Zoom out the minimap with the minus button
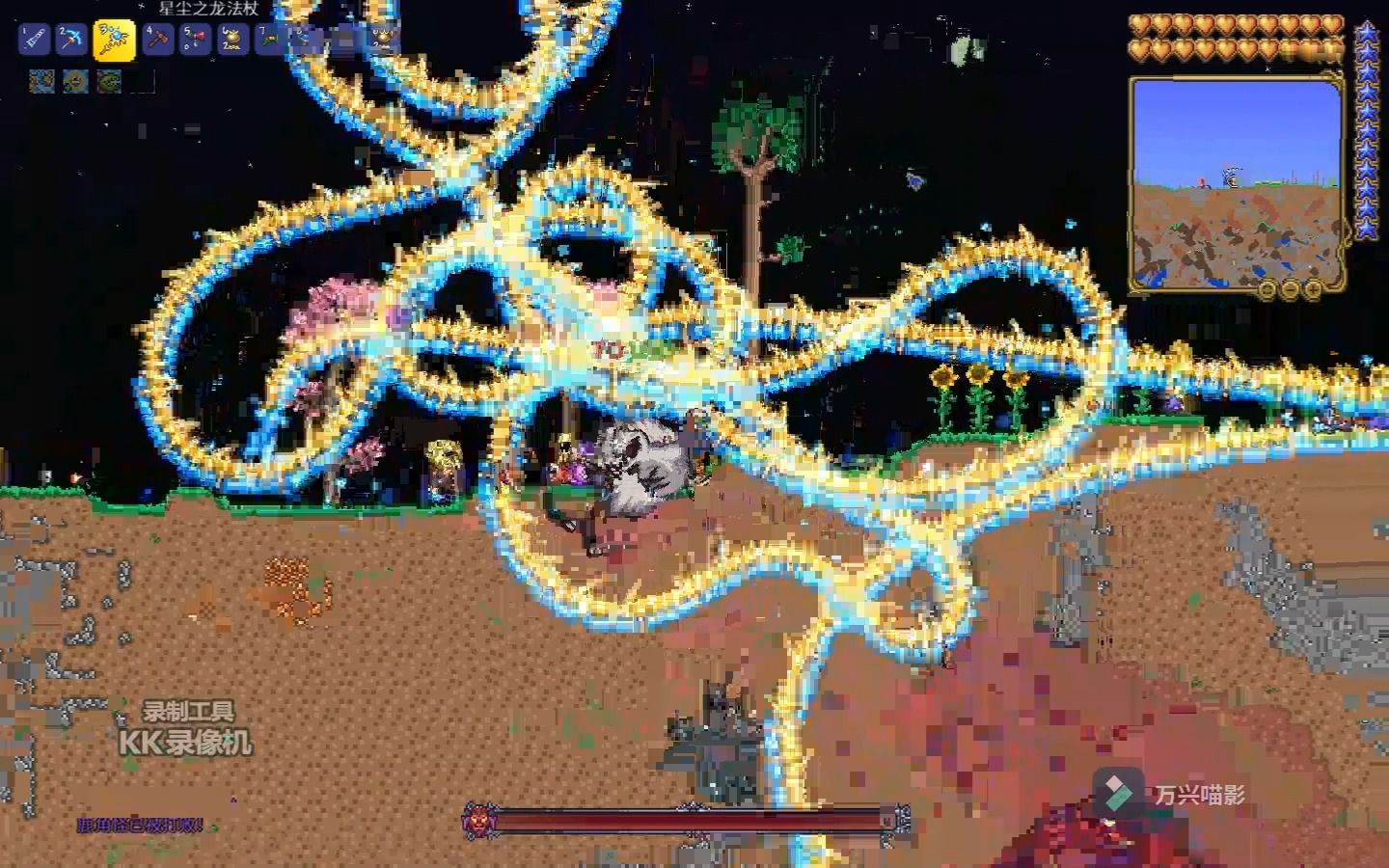Image resolution: width=1389 pixels, height=868 pixels. pos(1290,288)
